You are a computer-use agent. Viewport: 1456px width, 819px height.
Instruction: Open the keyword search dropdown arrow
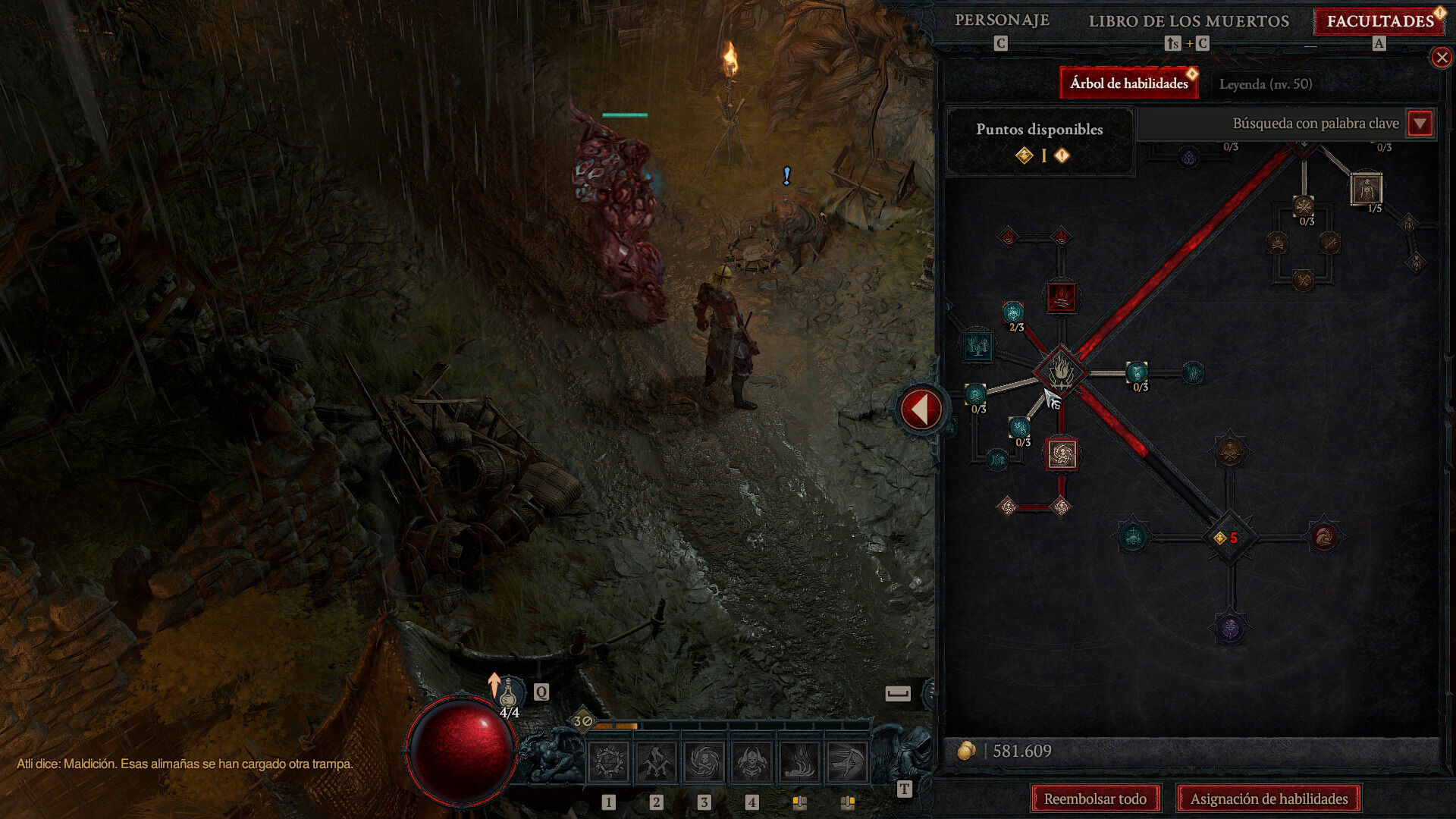(1420, 123)
